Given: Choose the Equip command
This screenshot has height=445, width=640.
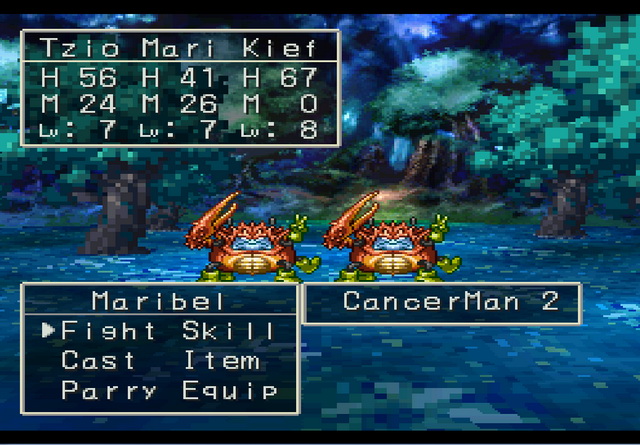Looking at the screenshot, I should [x=229, y=391].
